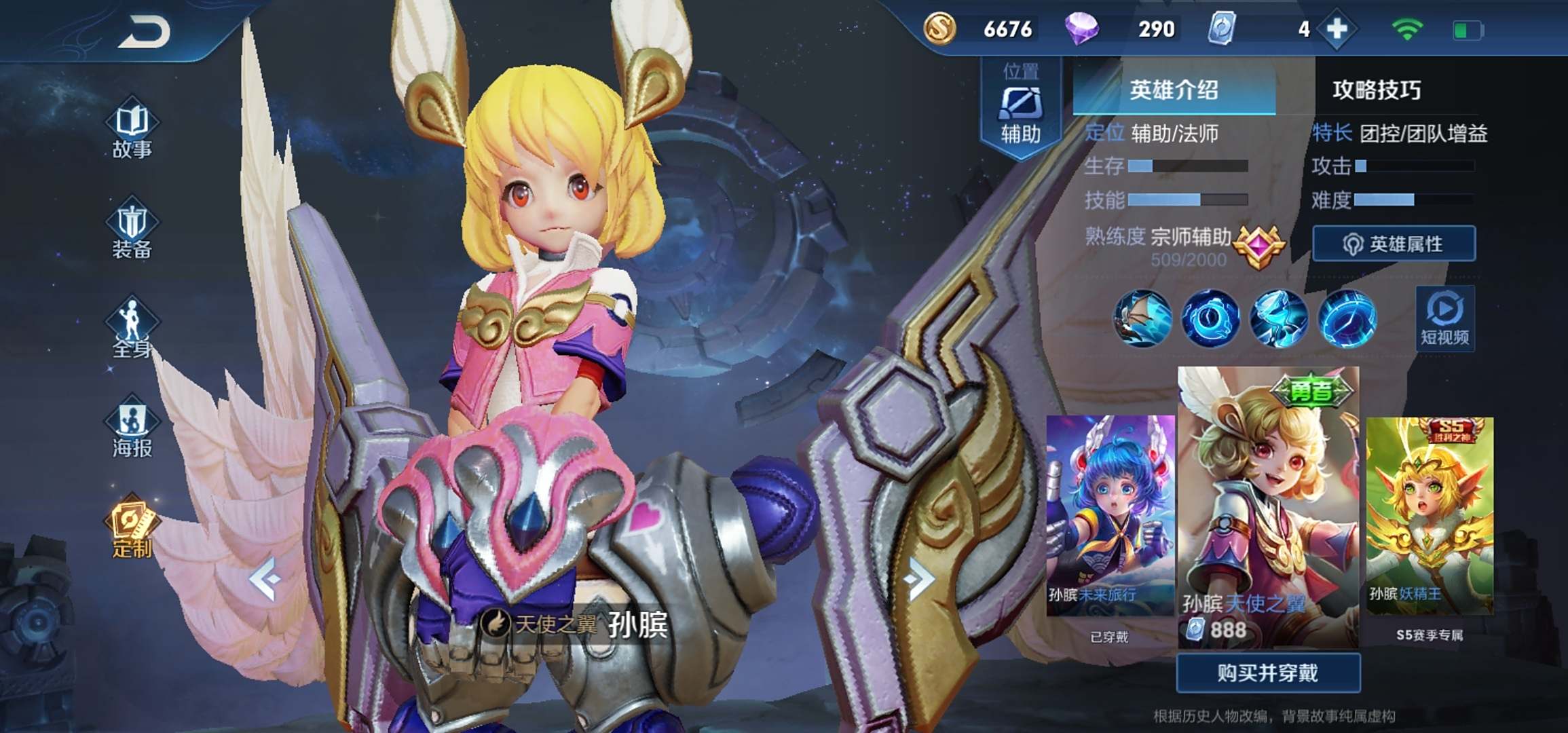Image resolution: width=1568 pixels, height=733 pixels.
Task: Open the 故事 story page
Action: [x=132, y=131]
